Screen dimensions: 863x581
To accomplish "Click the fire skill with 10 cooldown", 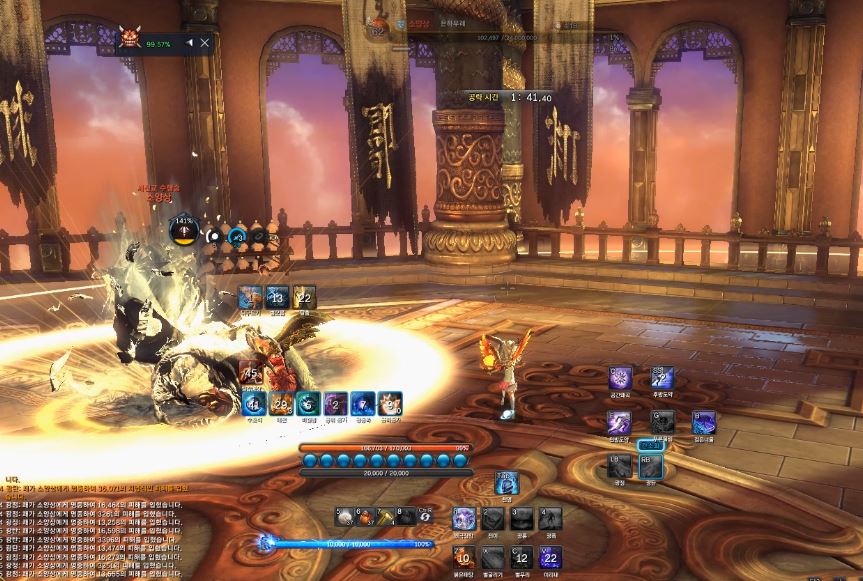I will coord(464,557).
